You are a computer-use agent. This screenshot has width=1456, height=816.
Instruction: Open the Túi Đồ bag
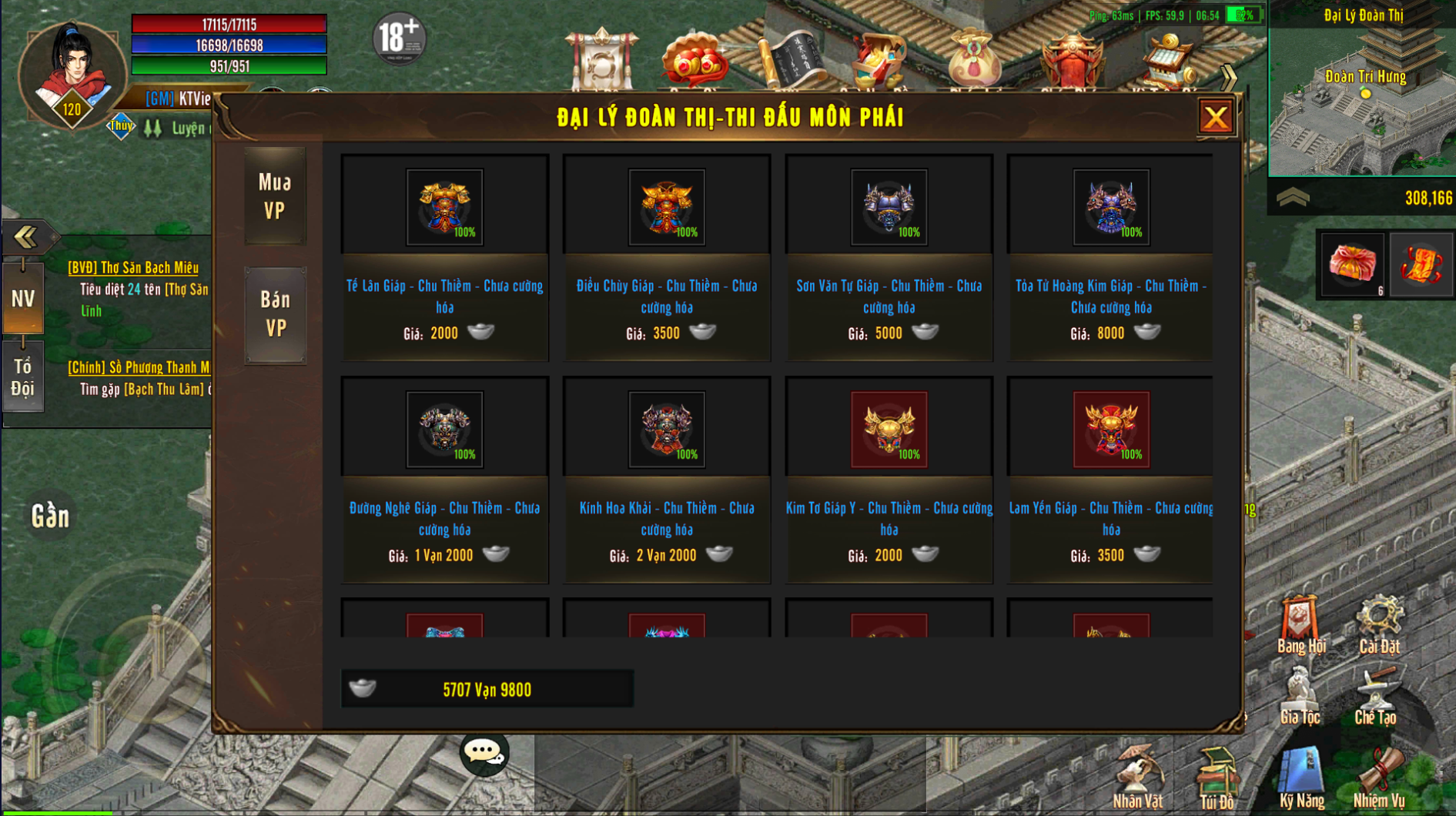tap(1217, 778)
